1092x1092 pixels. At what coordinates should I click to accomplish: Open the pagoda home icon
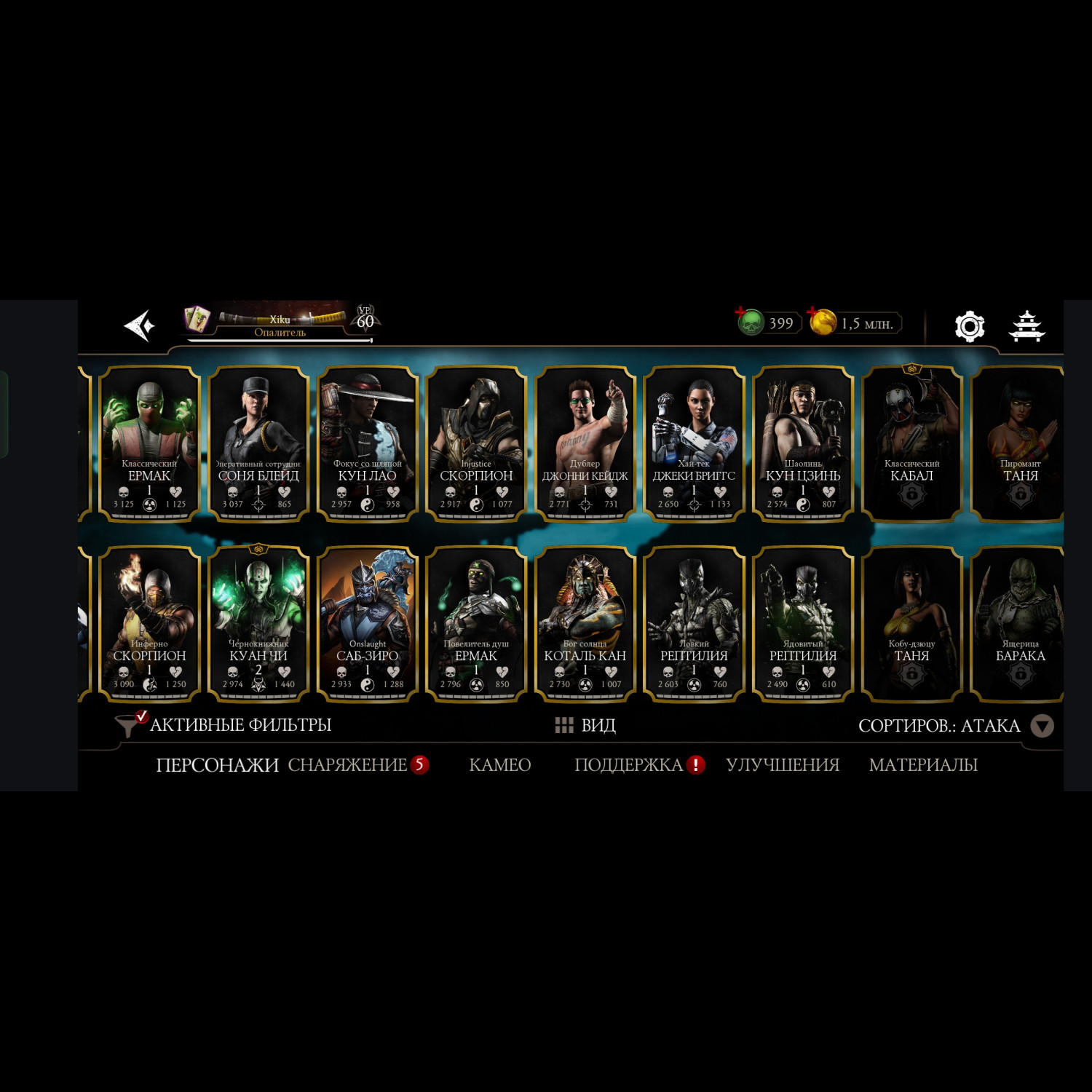pyautogui.click(x=1026, y=326)
